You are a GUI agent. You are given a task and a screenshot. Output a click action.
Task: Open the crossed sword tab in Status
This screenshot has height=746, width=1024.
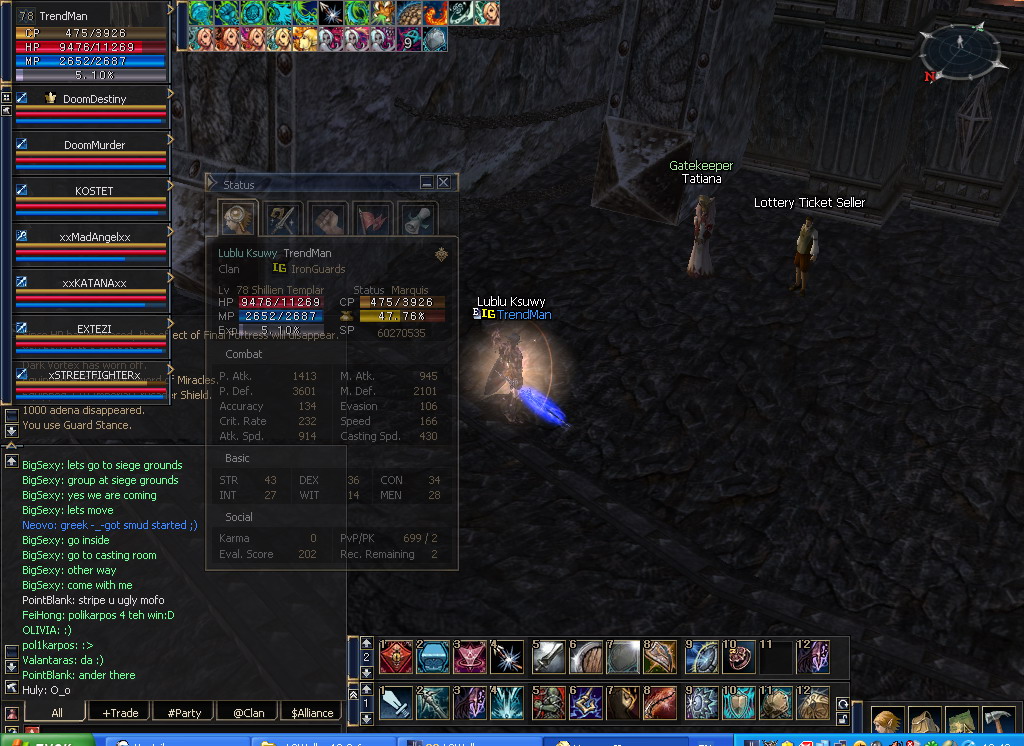[x=281, y=218]
